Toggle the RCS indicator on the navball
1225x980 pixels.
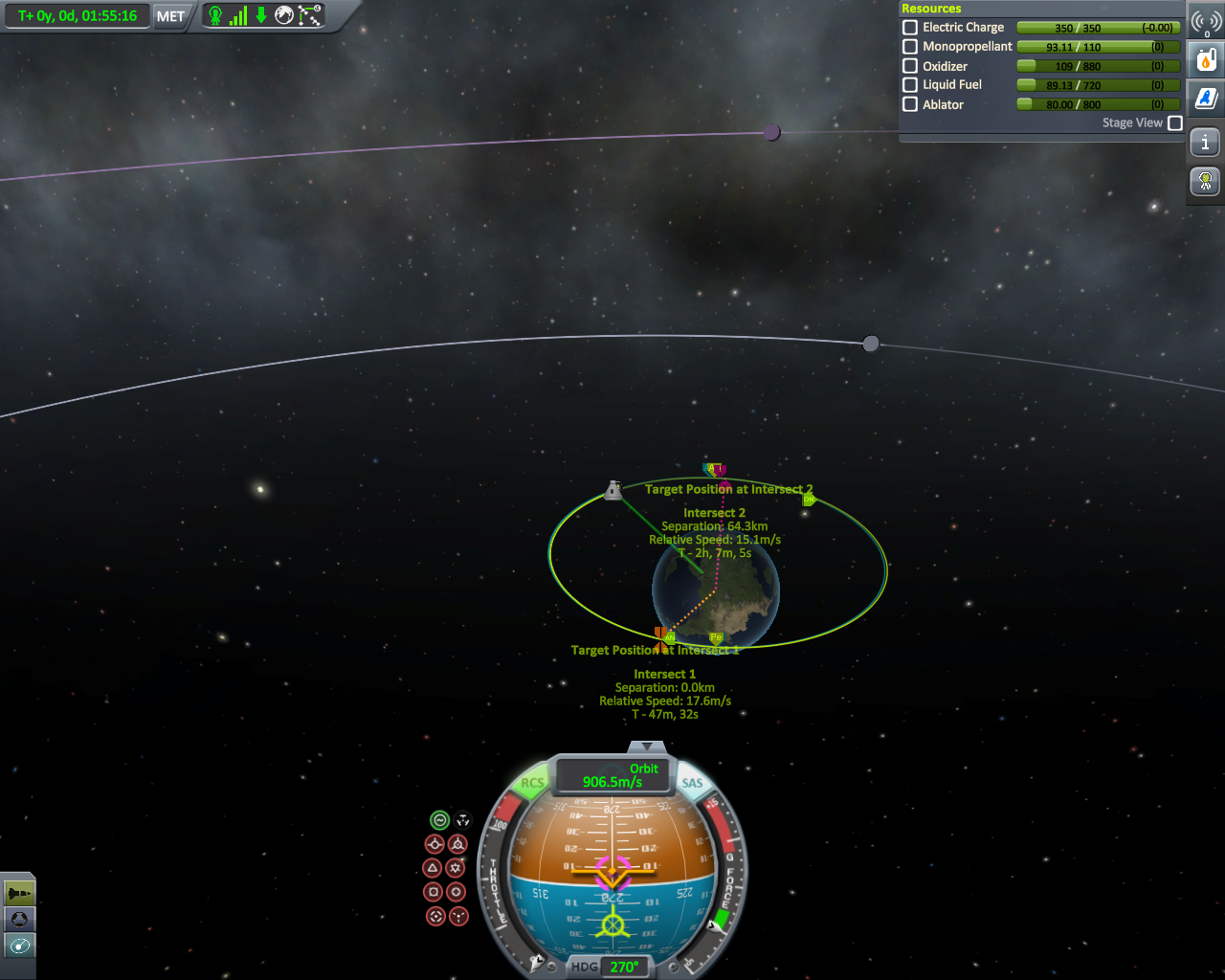click(532, 783)
